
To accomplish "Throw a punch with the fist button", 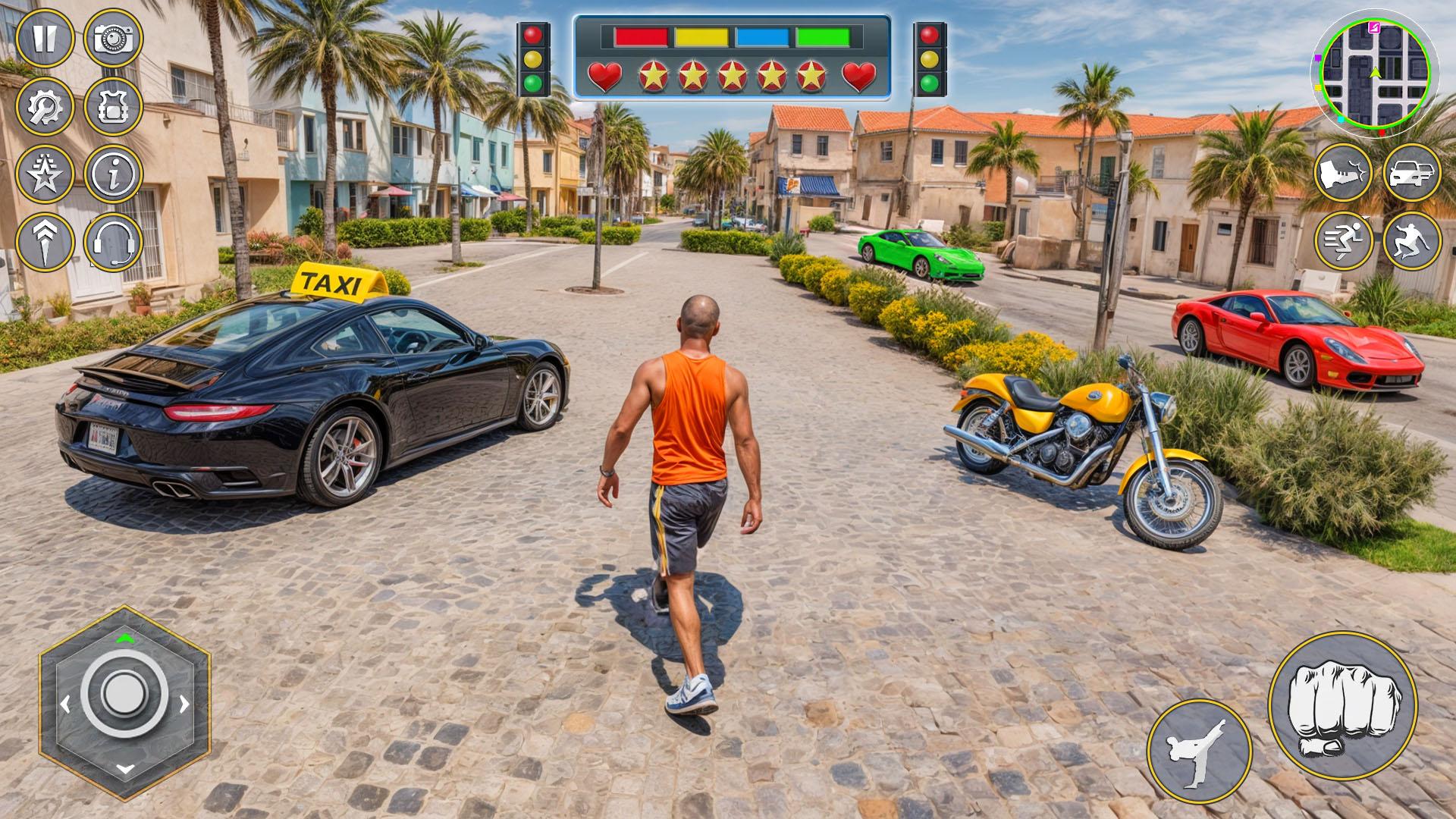I will pyautogui.click(x=1342, y=706).
